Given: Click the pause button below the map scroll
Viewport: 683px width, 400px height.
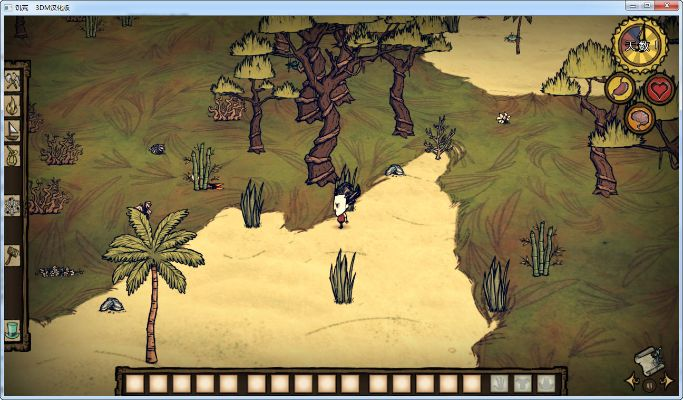Looking at the screenshot, I should tap(648, 383).
